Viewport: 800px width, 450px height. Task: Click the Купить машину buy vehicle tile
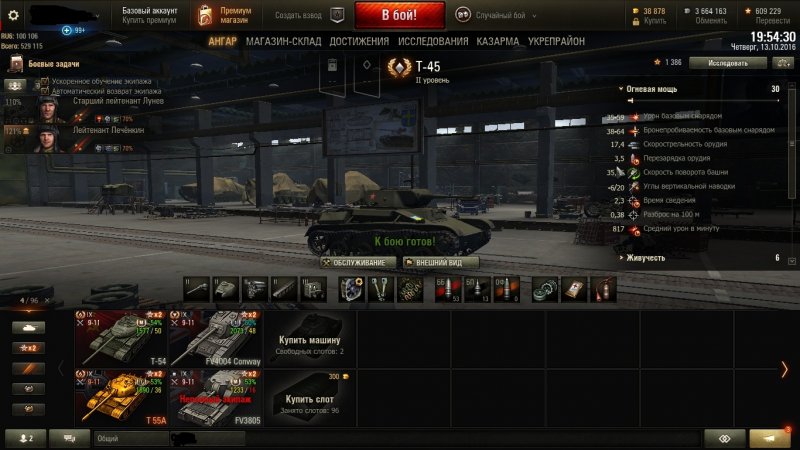tap(308, 339)
